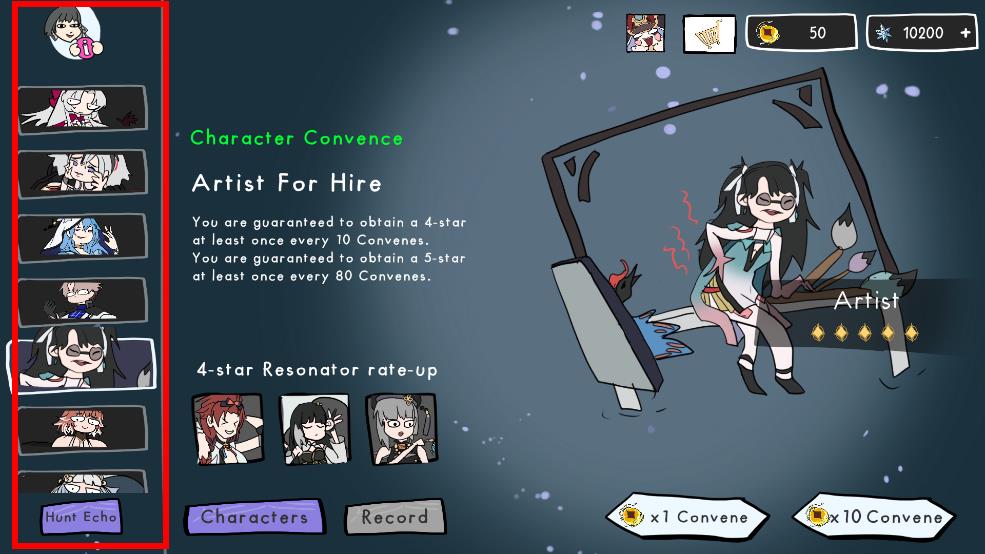Choose the blue-haired character banner
The image size is (985, 554).
click(x=82, y=237)
